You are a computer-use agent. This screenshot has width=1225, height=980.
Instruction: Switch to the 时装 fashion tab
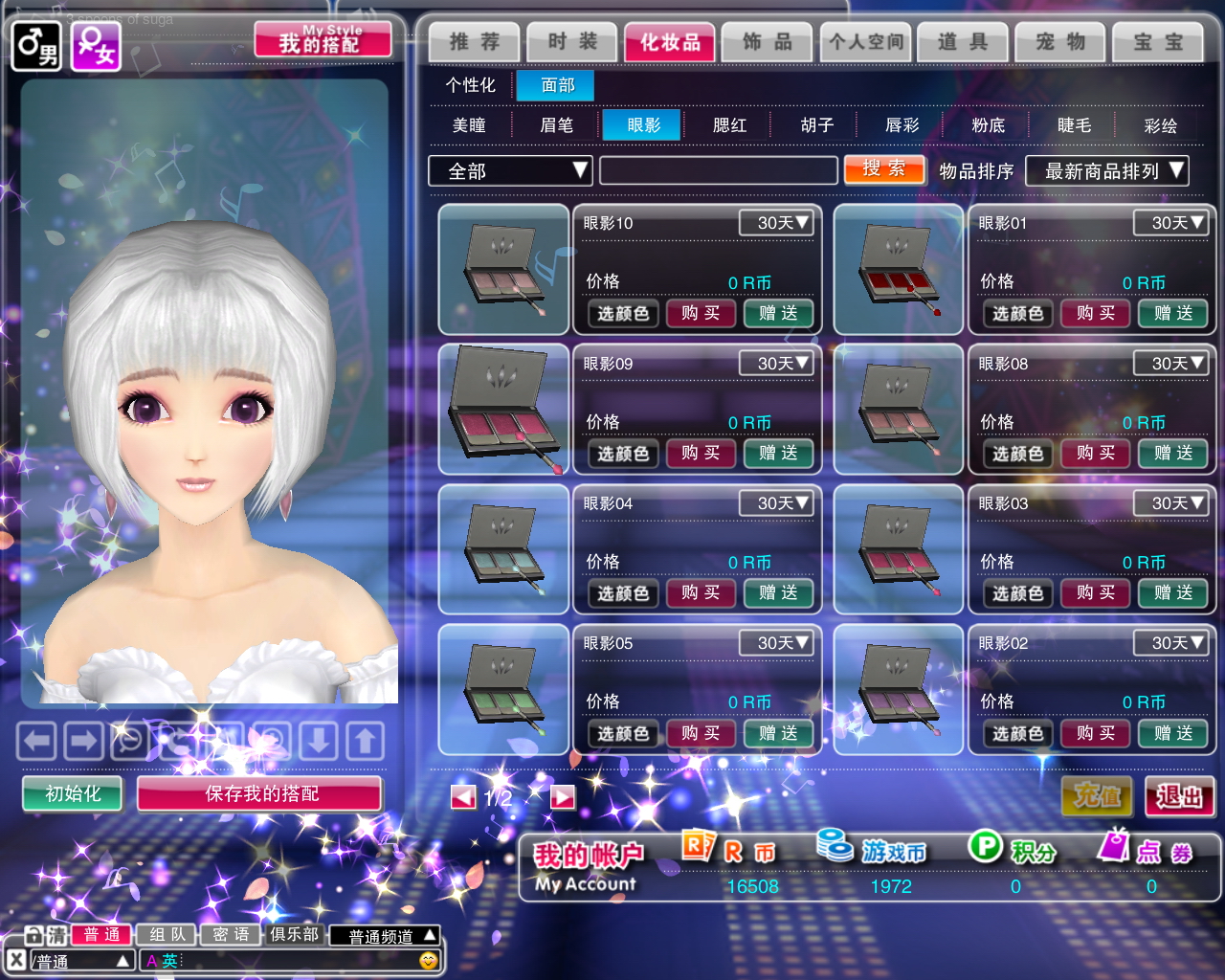[572, 42]
